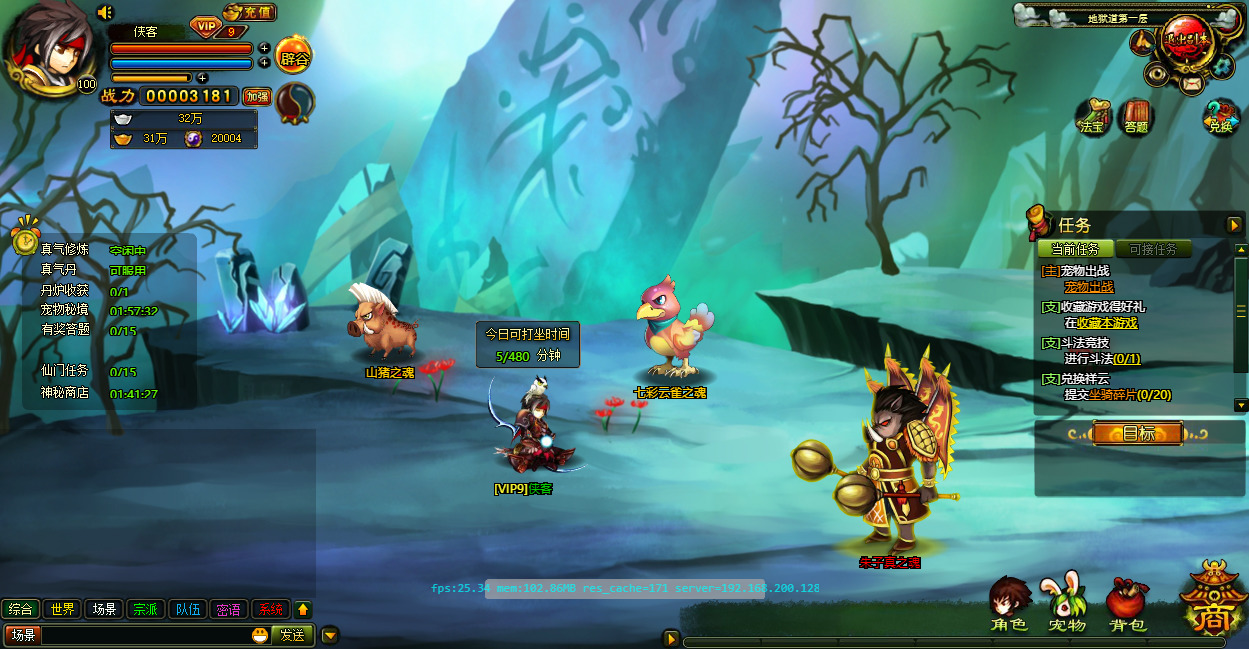1249x649 pixels.
Task: Open the 宠物 pet menu
Action: click(1066, 605)
